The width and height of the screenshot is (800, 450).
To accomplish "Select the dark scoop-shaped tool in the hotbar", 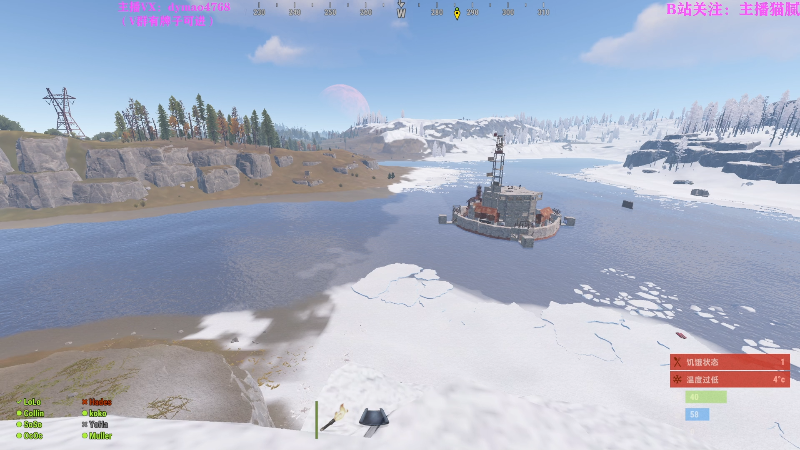I will [x=373, y=418].
